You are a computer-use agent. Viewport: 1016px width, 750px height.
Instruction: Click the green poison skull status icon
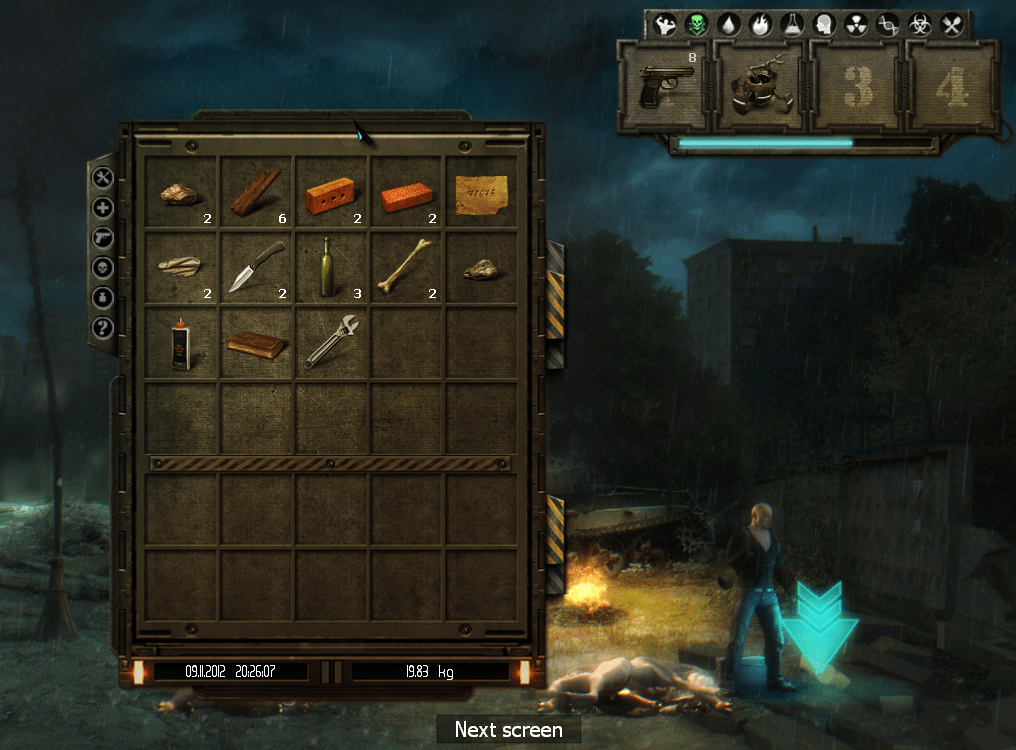point(696,24)
